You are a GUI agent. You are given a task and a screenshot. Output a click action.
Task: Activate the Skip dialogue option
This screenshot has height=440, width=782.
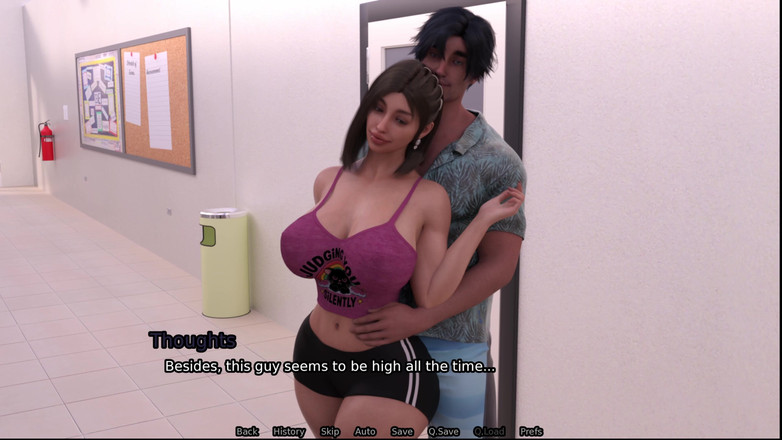[330, 432]
